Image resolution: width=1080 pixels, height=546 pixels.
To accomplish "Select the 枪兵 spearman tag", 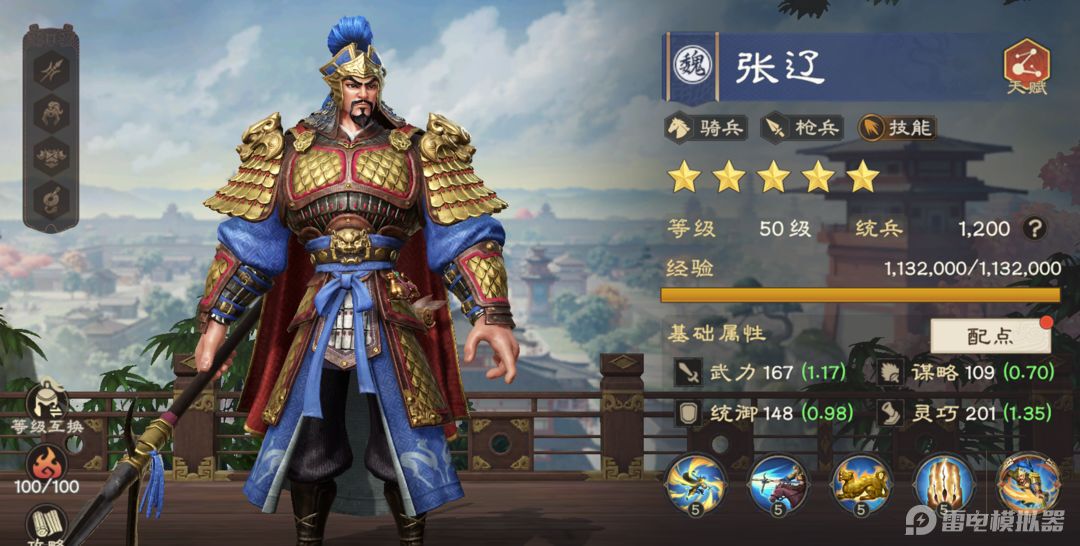I will pyautogui.click(x=802, y=127).
